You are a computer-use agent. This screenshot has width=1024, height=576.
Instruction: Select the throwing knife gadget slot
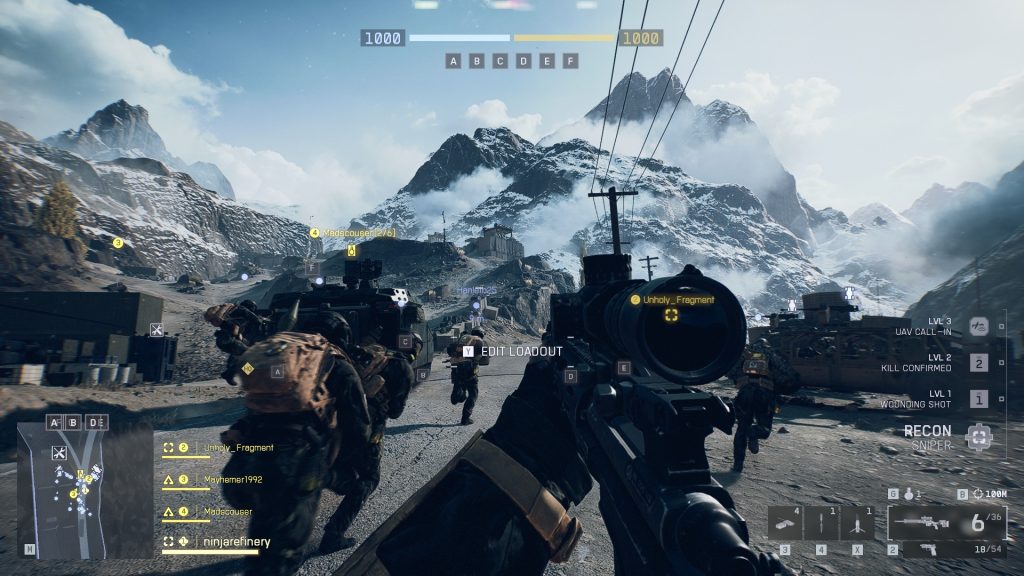821,523
